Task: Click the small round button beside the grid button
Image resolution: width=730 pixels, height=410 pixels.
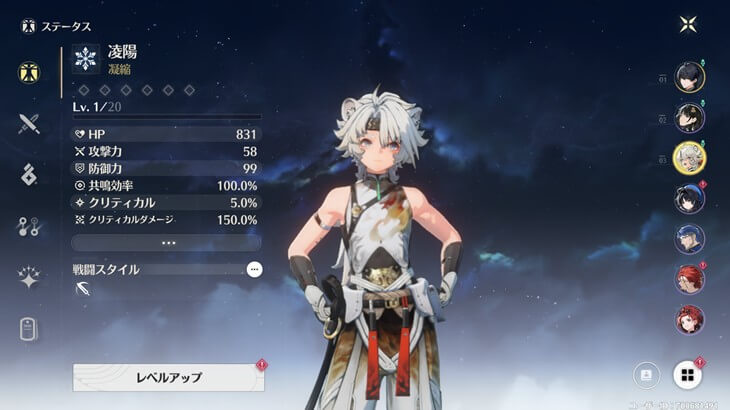Action: (646, 375)
